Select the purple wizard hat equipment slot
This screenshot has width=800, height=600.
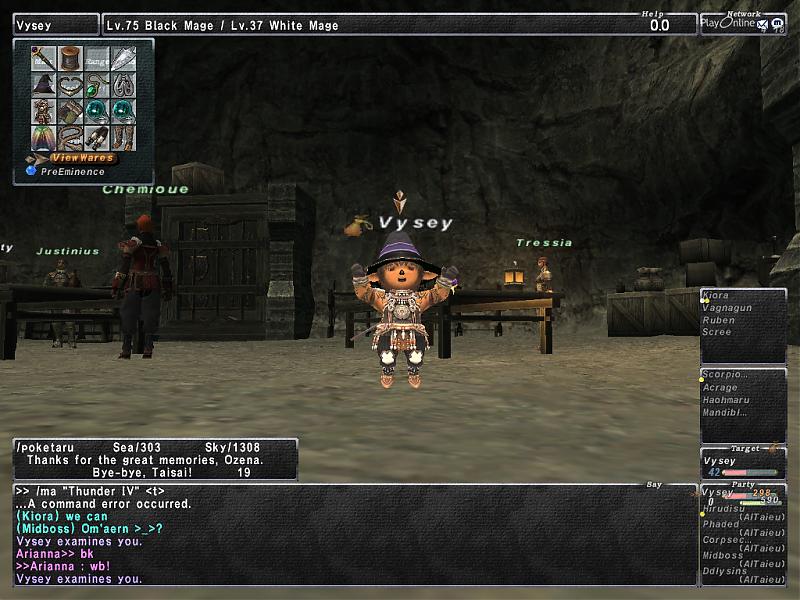(44, 86)
